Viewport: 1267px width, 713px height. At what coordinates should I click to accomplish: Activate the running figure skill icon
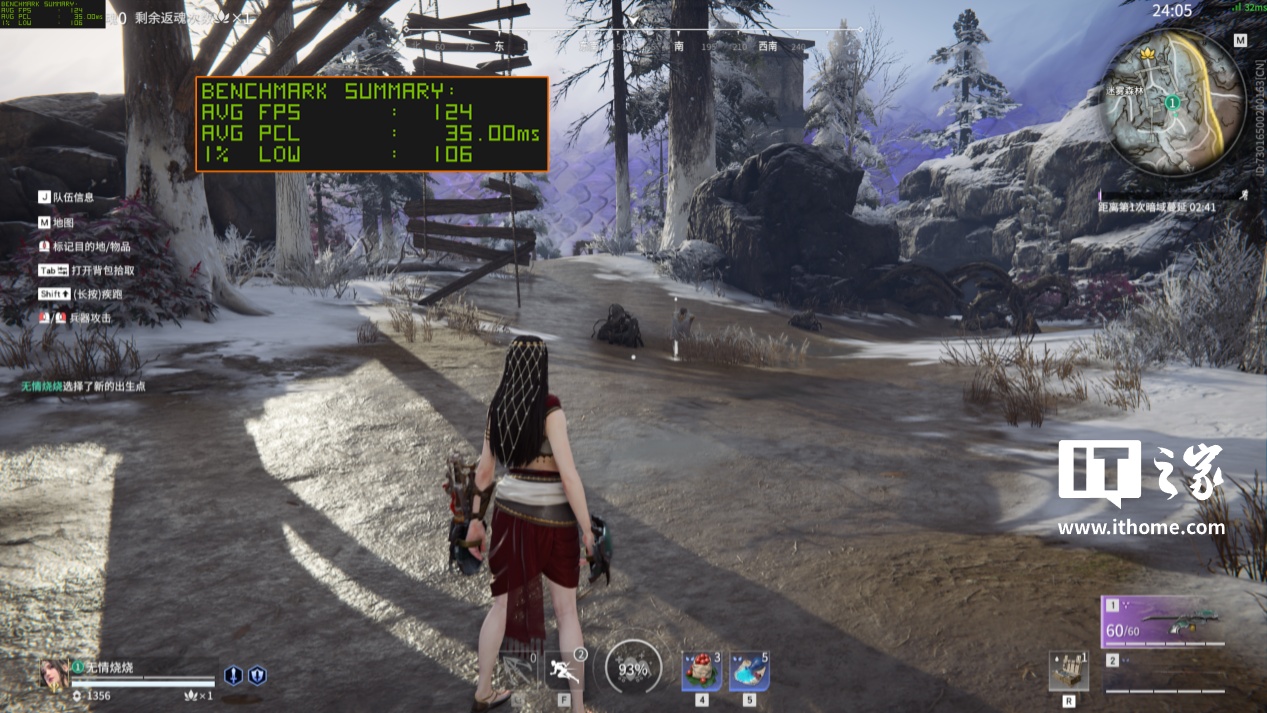pyautogui.click(x=565, y=670)
